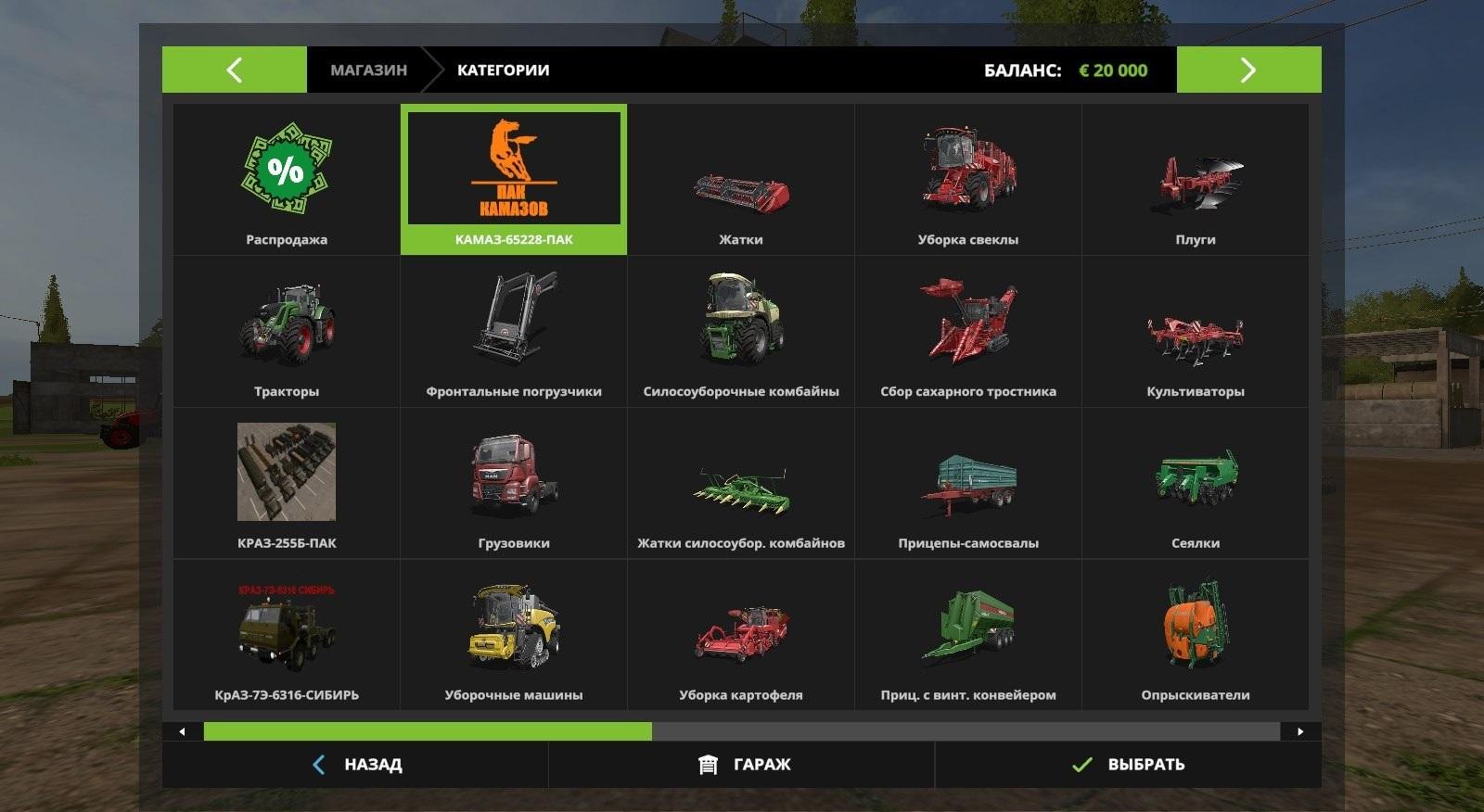1484x812 pixels.
Task: Choose the Грузовики trucks category
Action: click(x=514, y=484)
